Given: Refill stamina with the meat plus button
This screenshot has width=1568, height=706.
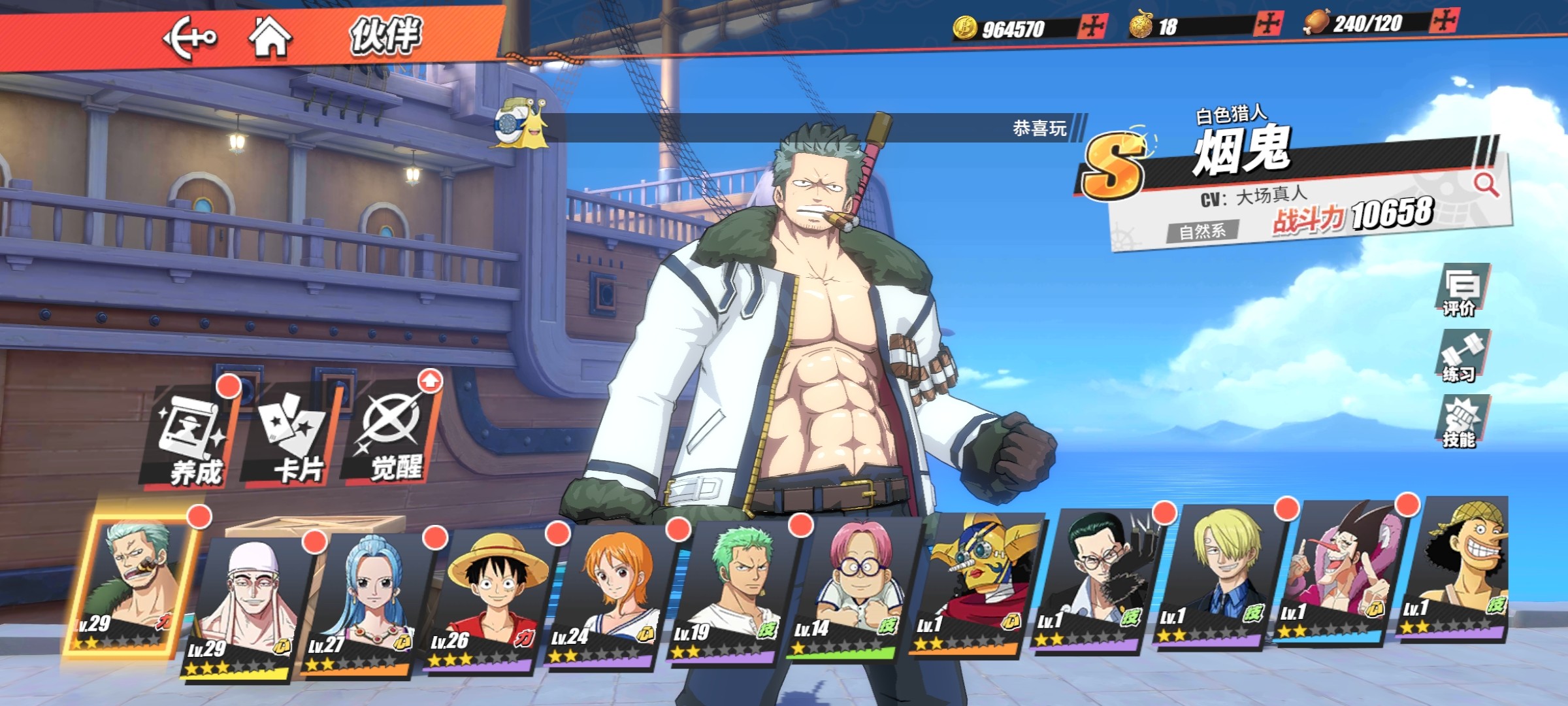Looking at the screenshot, I should (x=1443, y=21).
